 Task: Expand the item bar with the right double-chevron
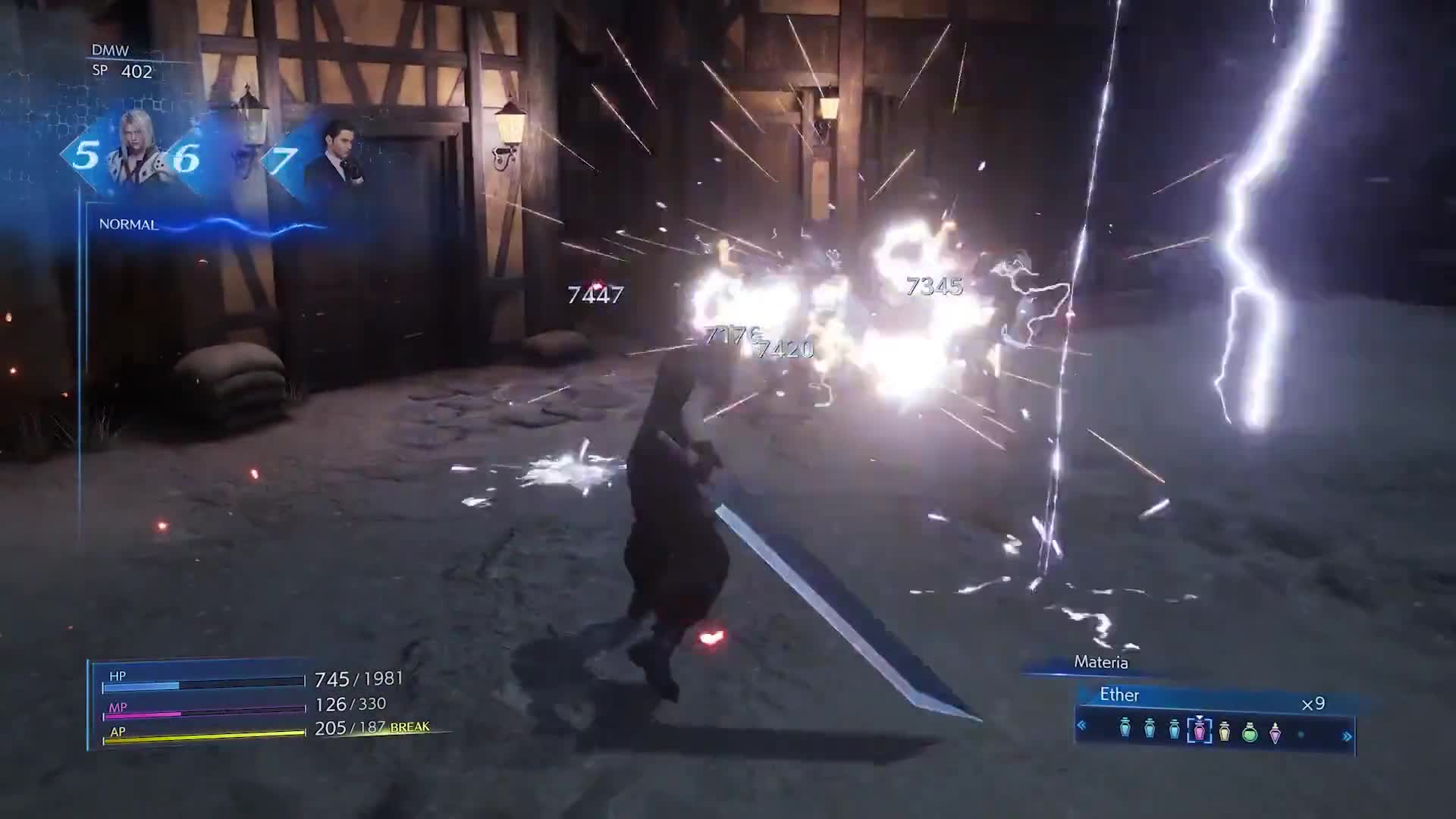[1348, 734]
